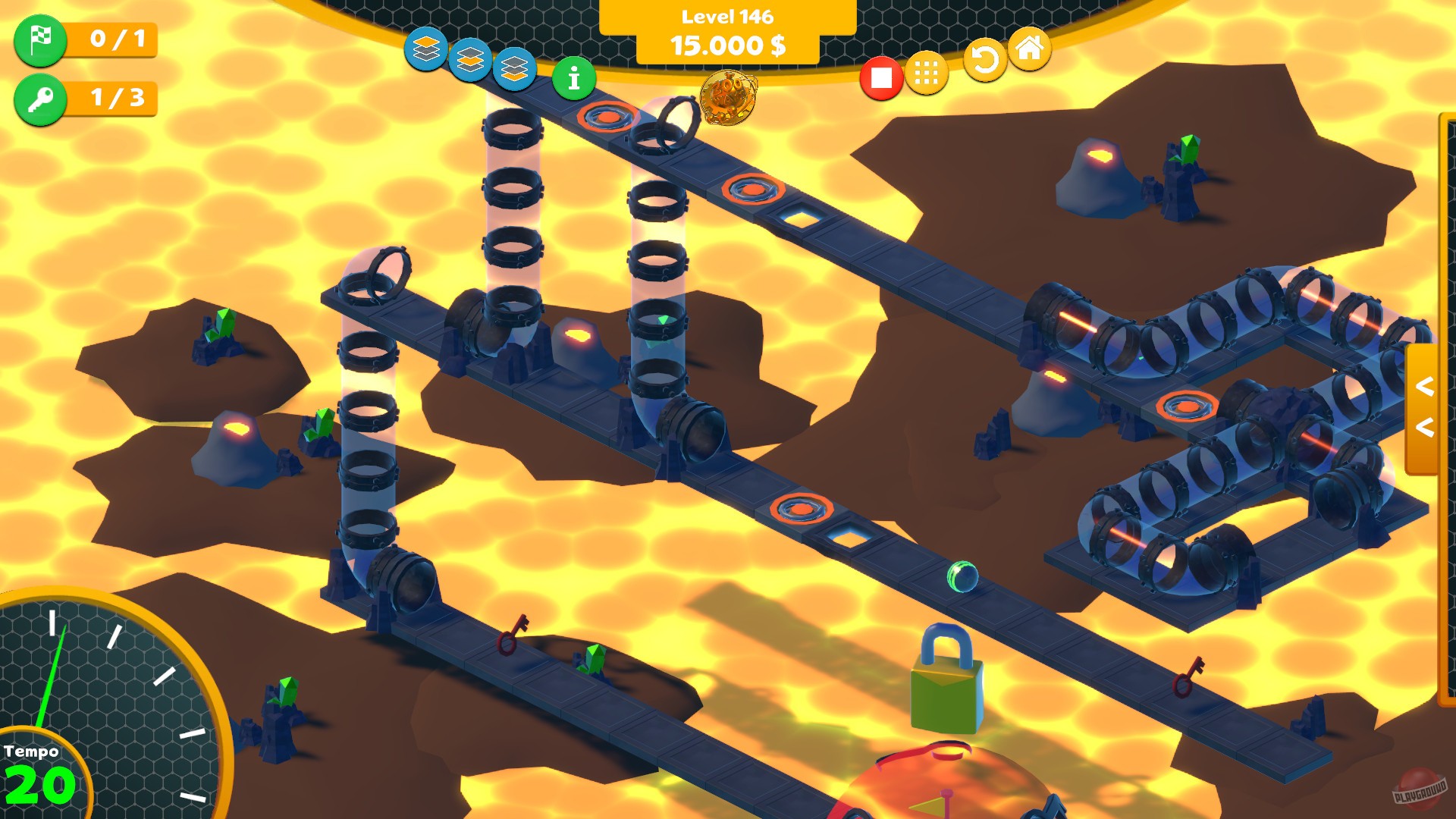Open the level info panel
The height and width of the screenshot is (819, 1456).
click(x=573, y=77)
